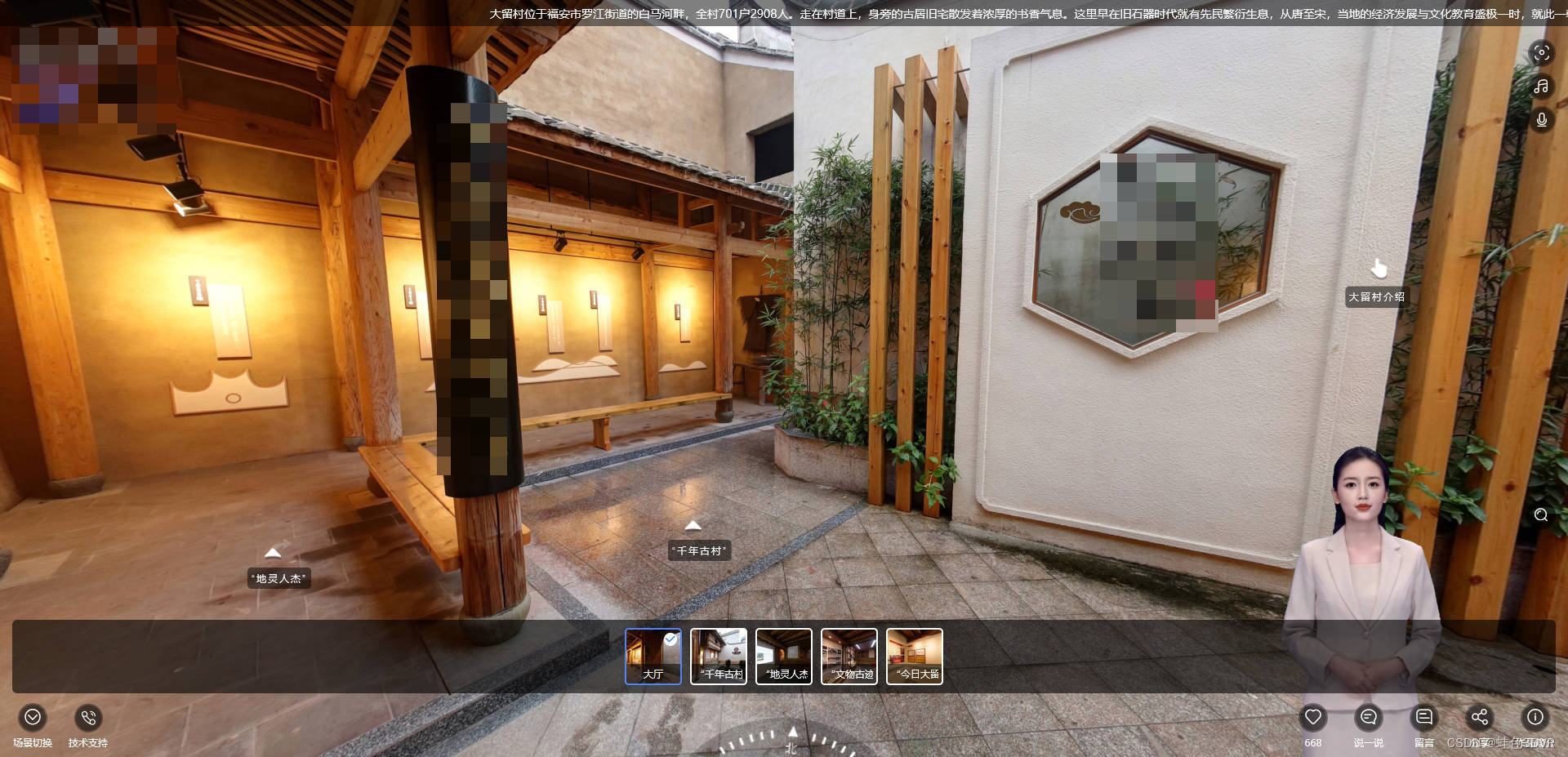
Task: Follow the "地灵人杰" navigation arrow hotspot
Action: (x=273, y=554)
